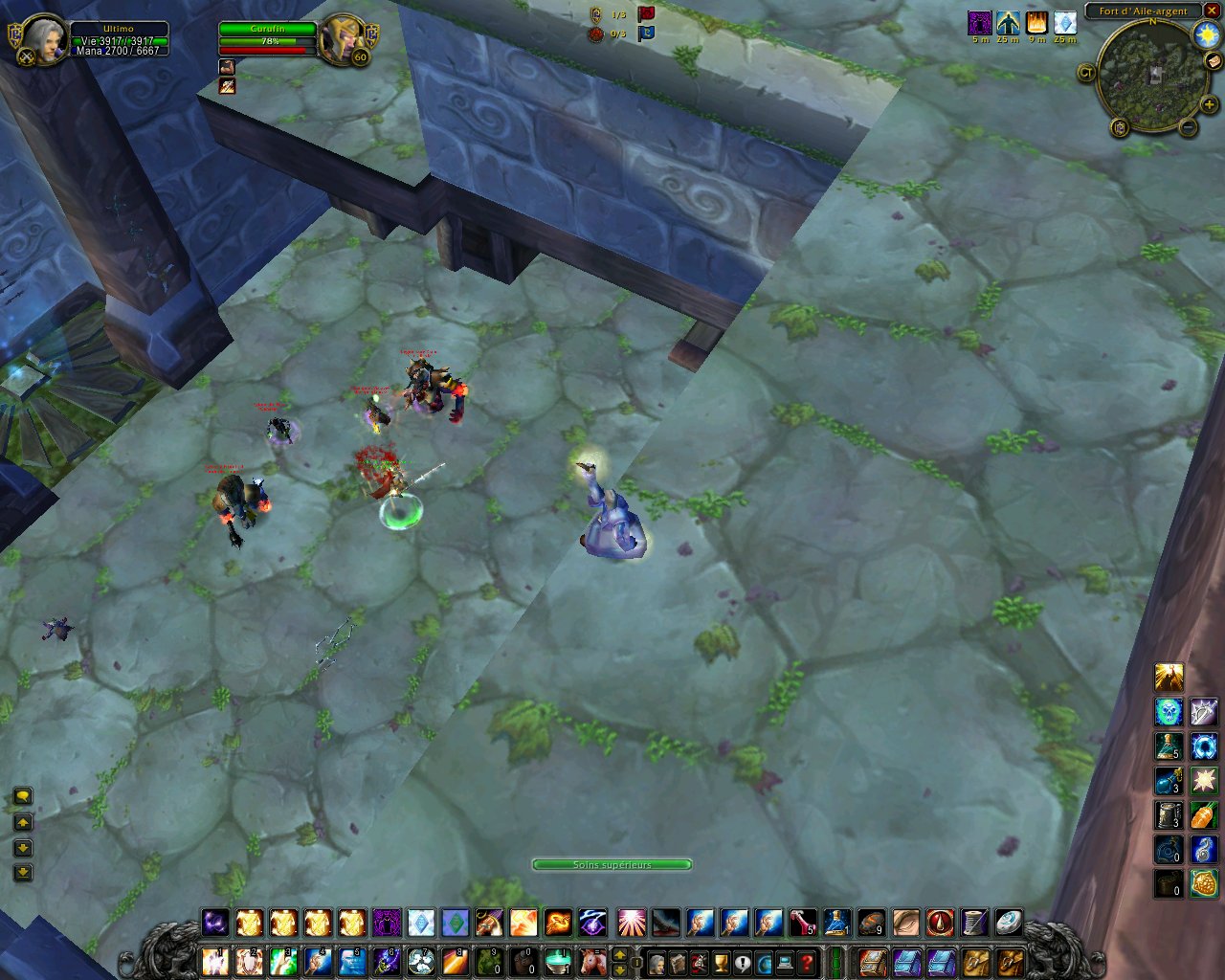Open the backpack bag slot
This screenshot has height=980, width=1225.
click(1009, 962)
